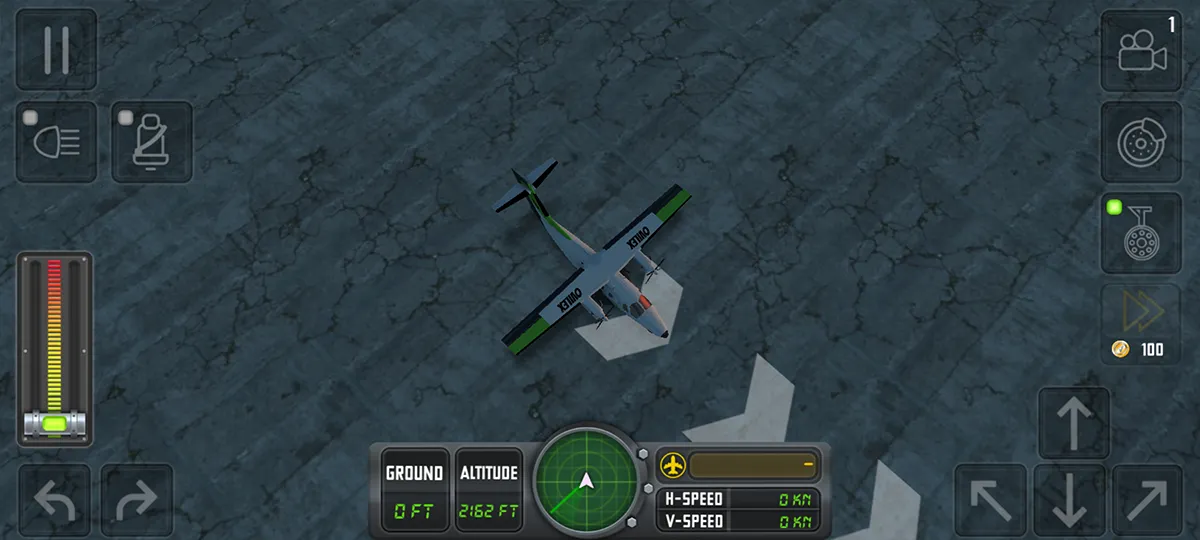Pause the flight with the pause button
1200x540 pixels.
click(x=56, y=49)
